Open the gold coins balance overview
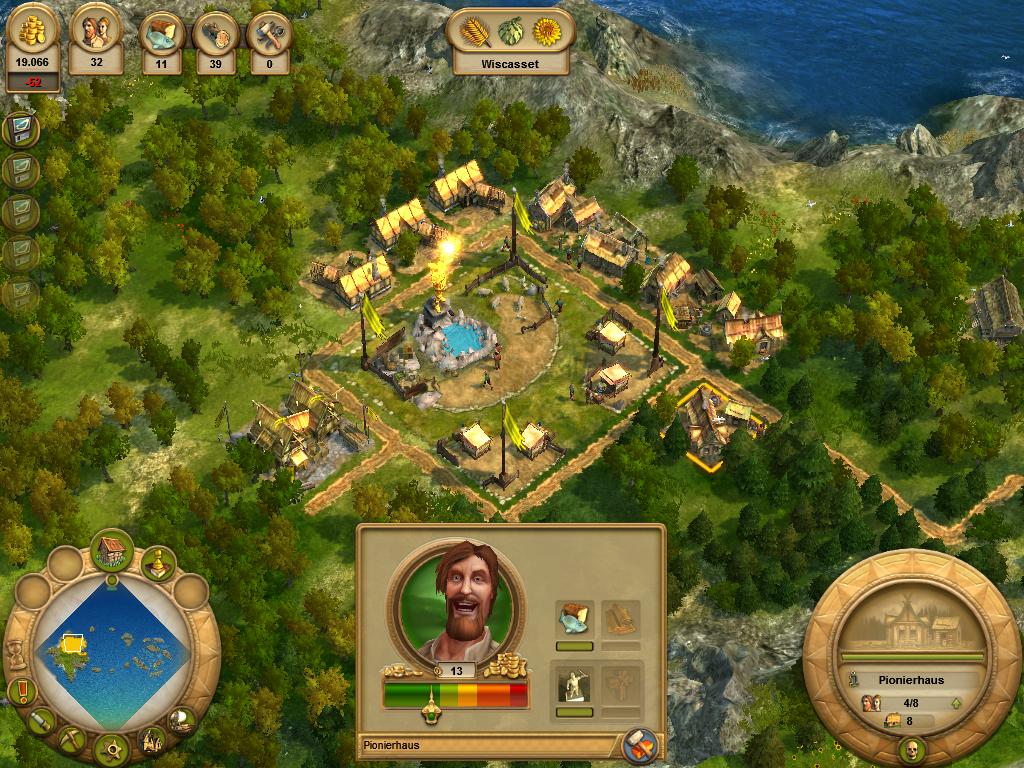The width and height of the screenshot is (1024, 768). (34, 48)
